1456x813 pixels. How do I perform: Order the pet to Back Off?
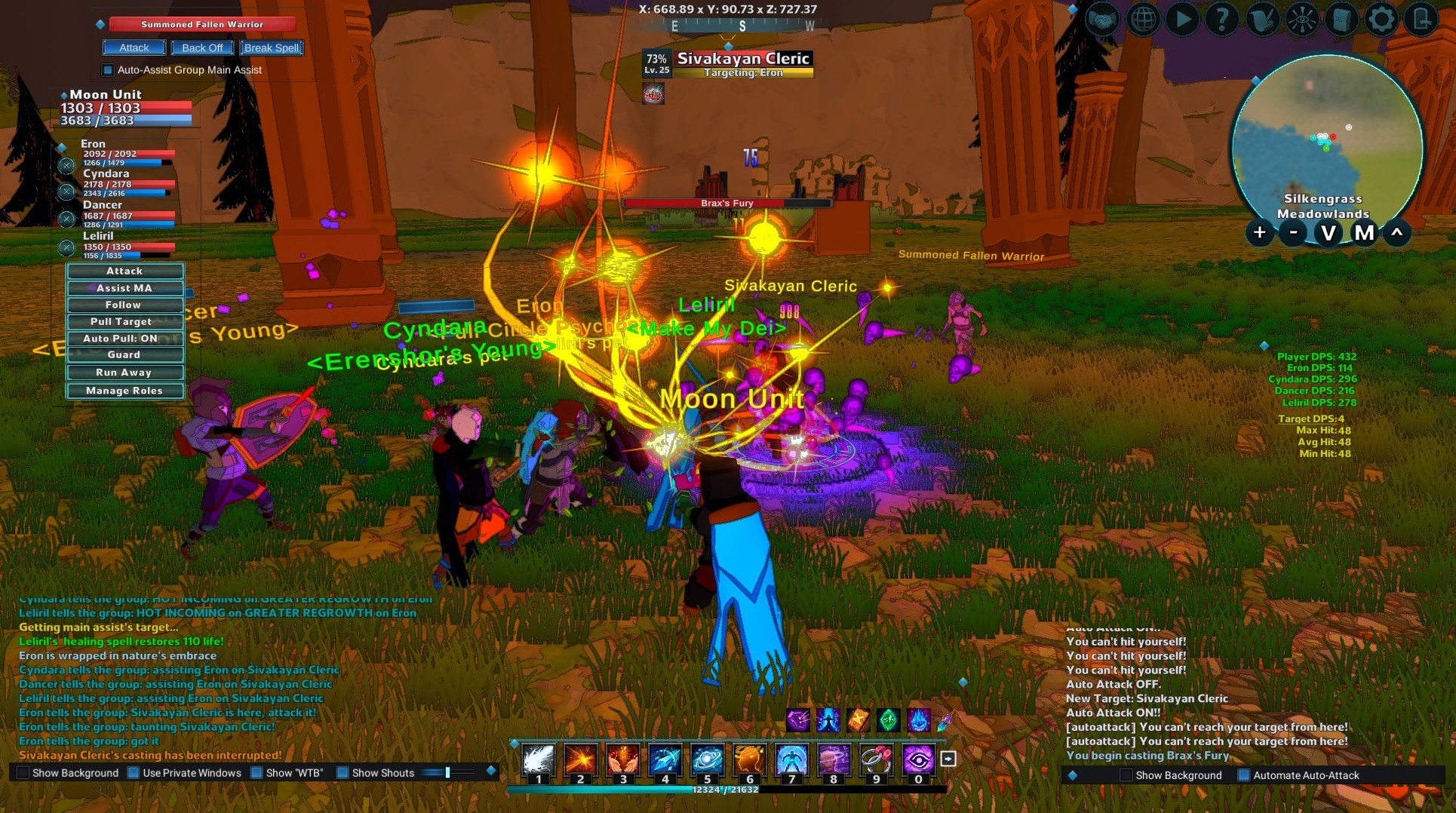(x=202, y=48)
